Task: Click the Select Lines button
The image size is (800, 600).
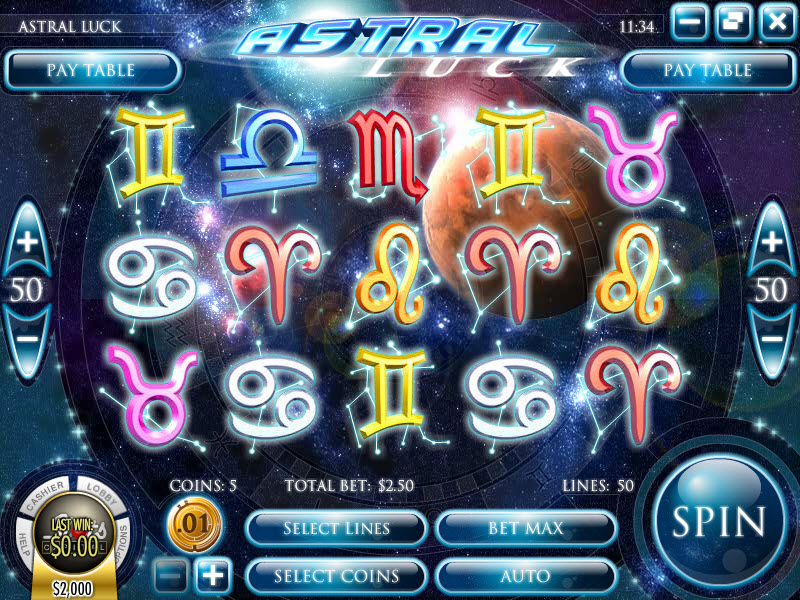Action: [x=336, y=527]
